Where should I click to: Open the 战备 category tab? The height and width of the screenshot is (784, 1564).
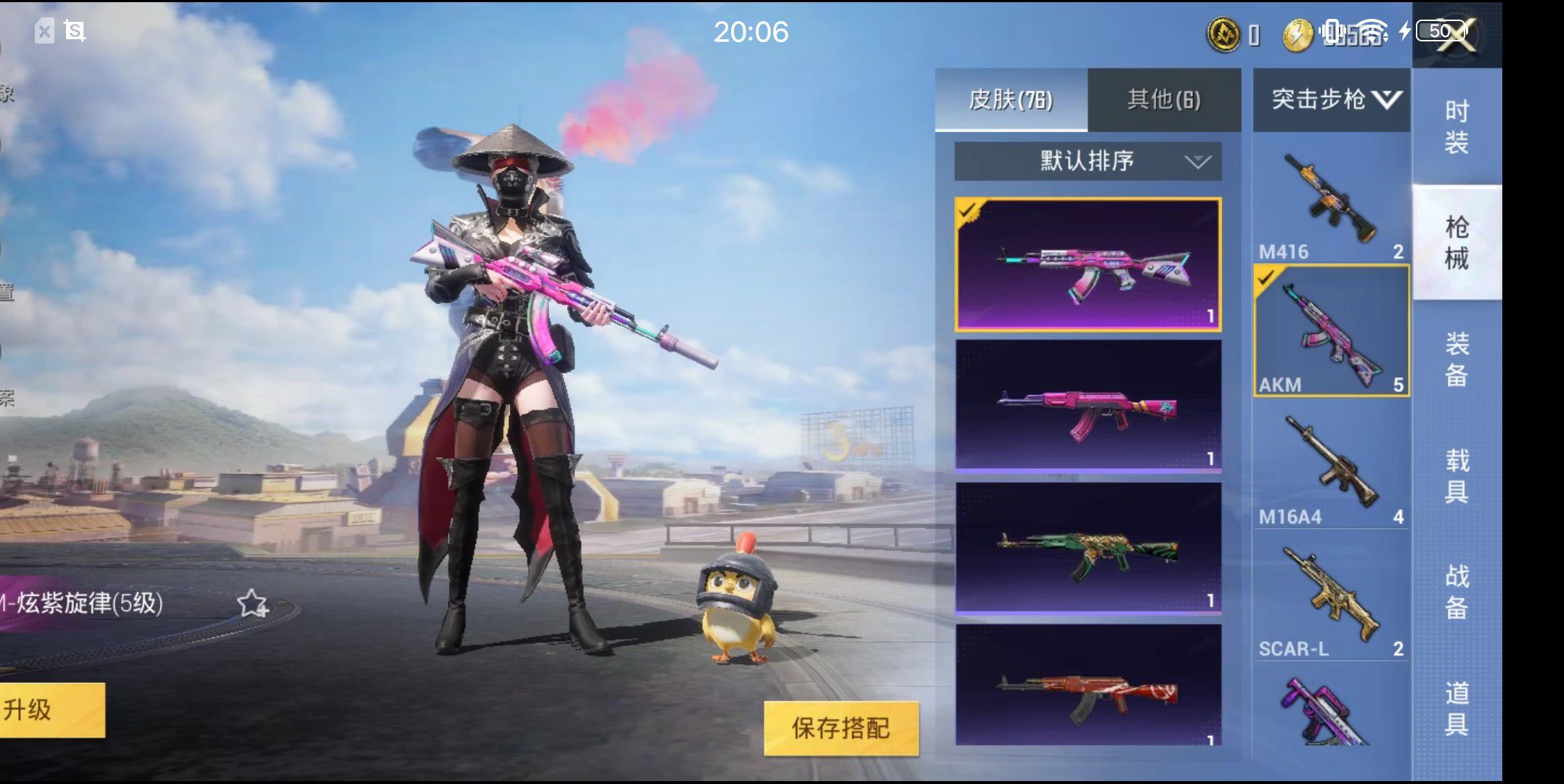click(x=1457, y=592)
